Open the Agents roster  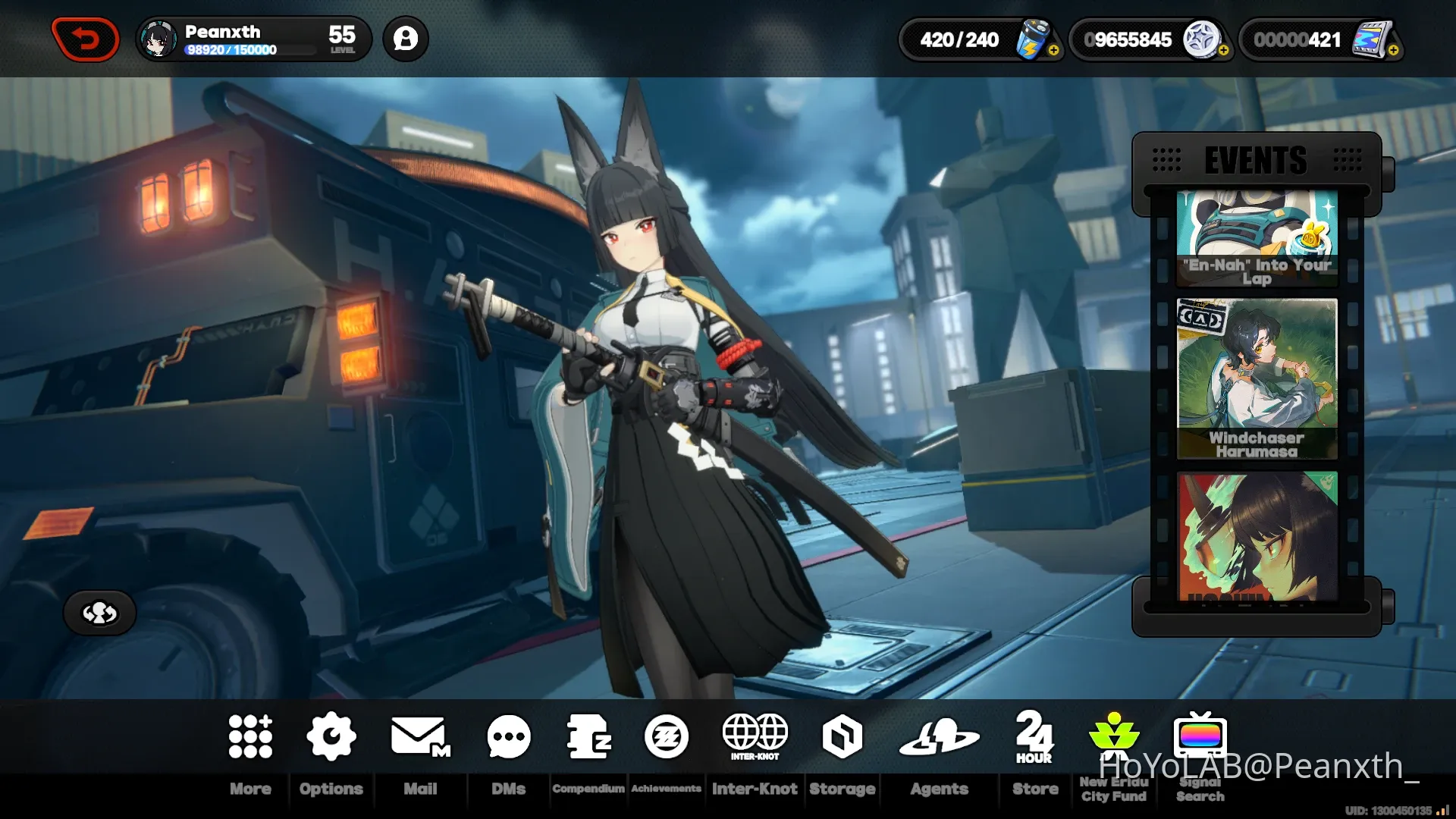tap(940, 736)
